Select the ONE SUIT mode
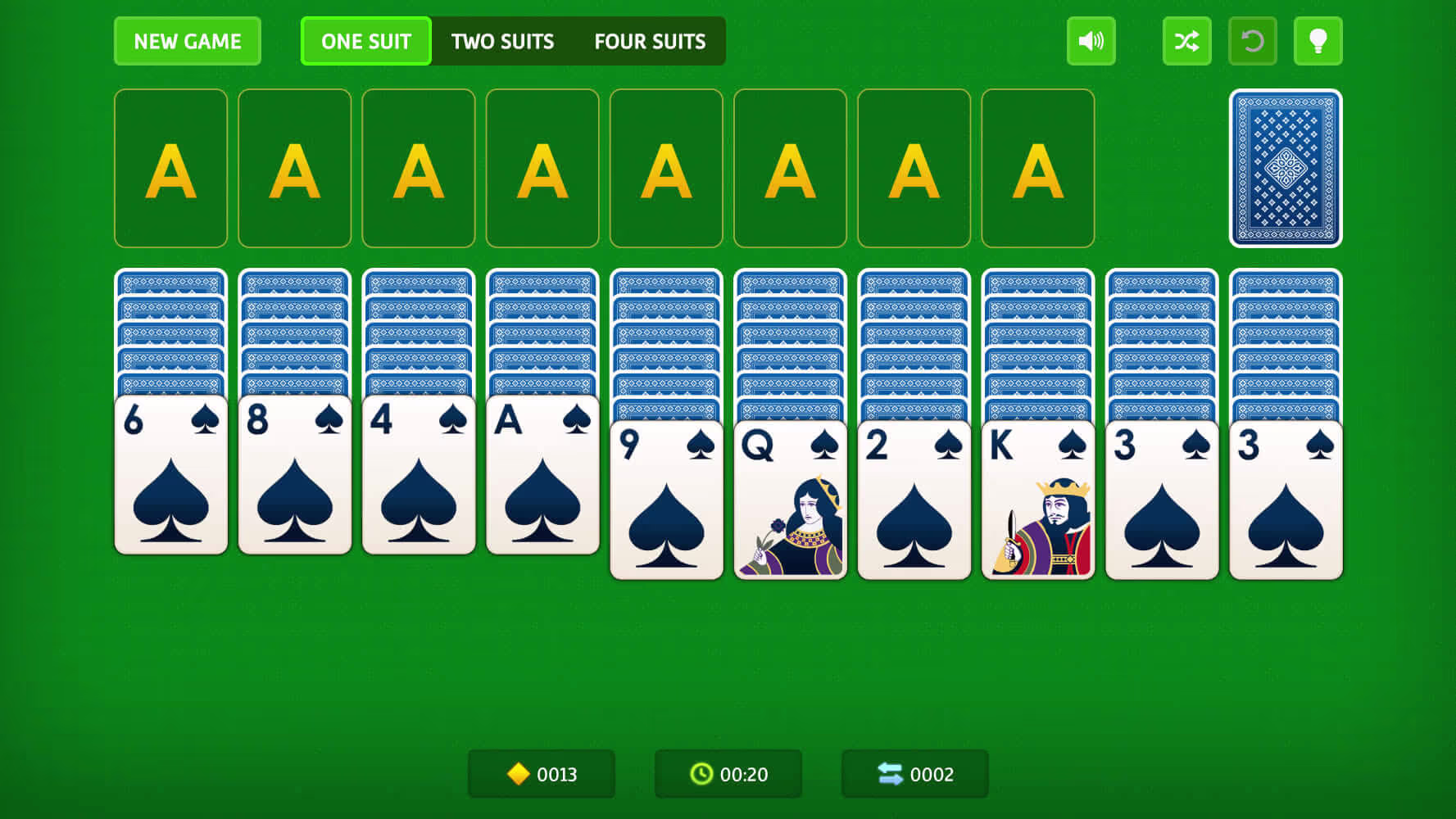Image resolution: width=1456 pixels, height=819 pixels. 365,41
